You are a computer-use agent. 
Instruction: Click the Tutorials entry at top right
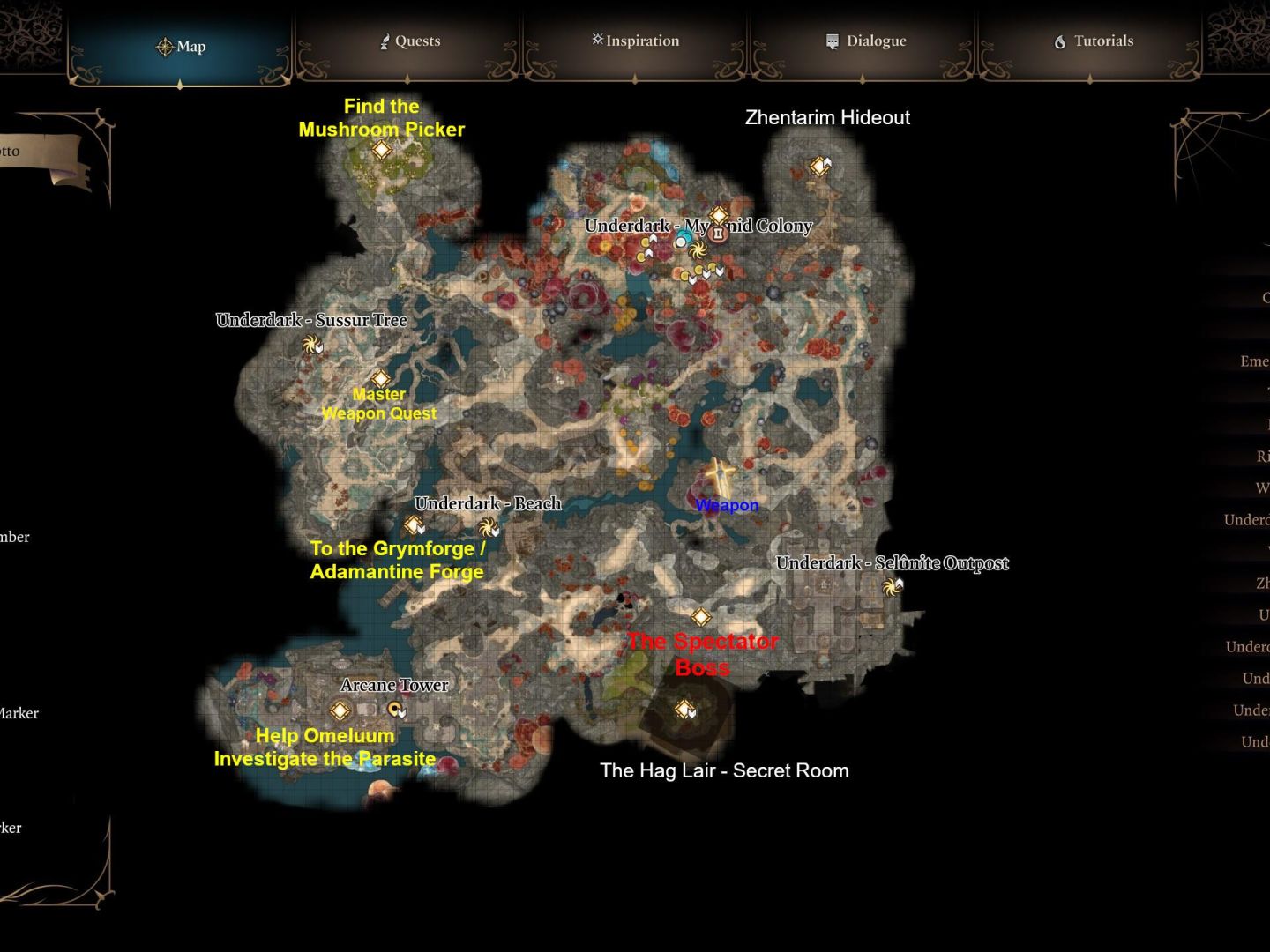[x=1094, y=41]
